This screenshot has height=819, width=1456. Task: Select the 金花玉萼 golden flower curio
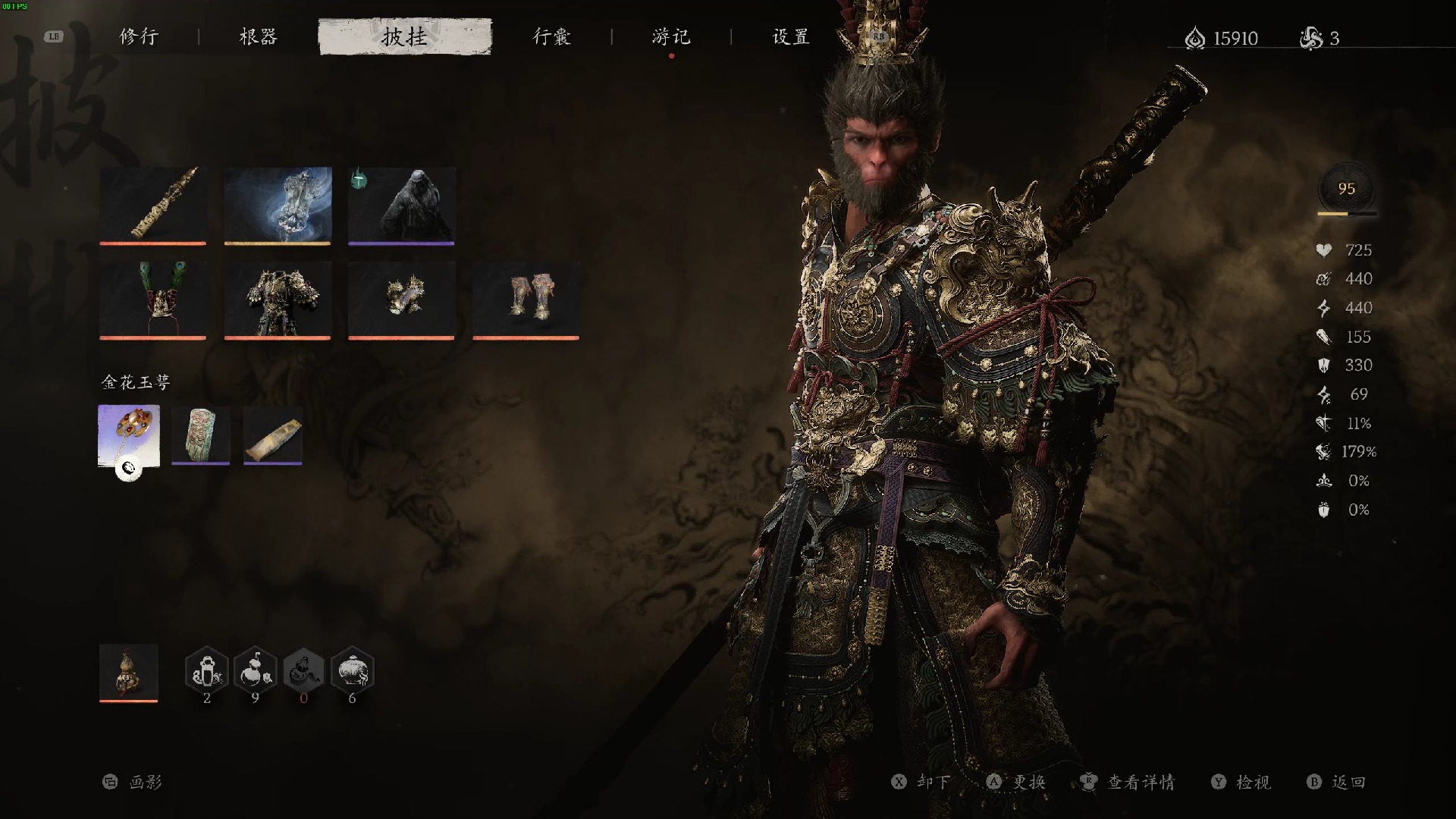point(129,435)
